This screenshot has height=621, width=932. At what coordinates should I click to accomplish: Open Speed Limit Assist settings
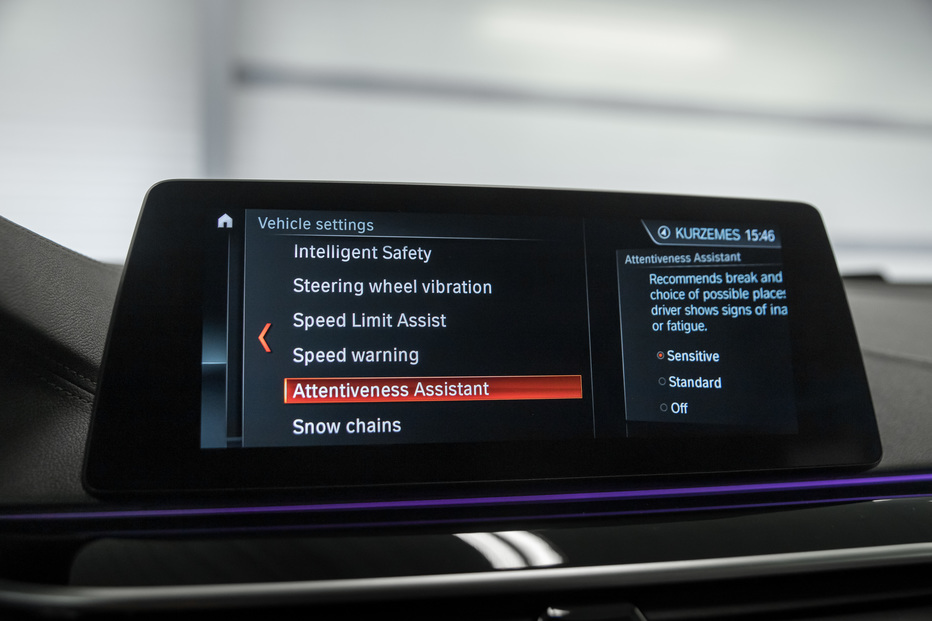click(x=369, y=321)
